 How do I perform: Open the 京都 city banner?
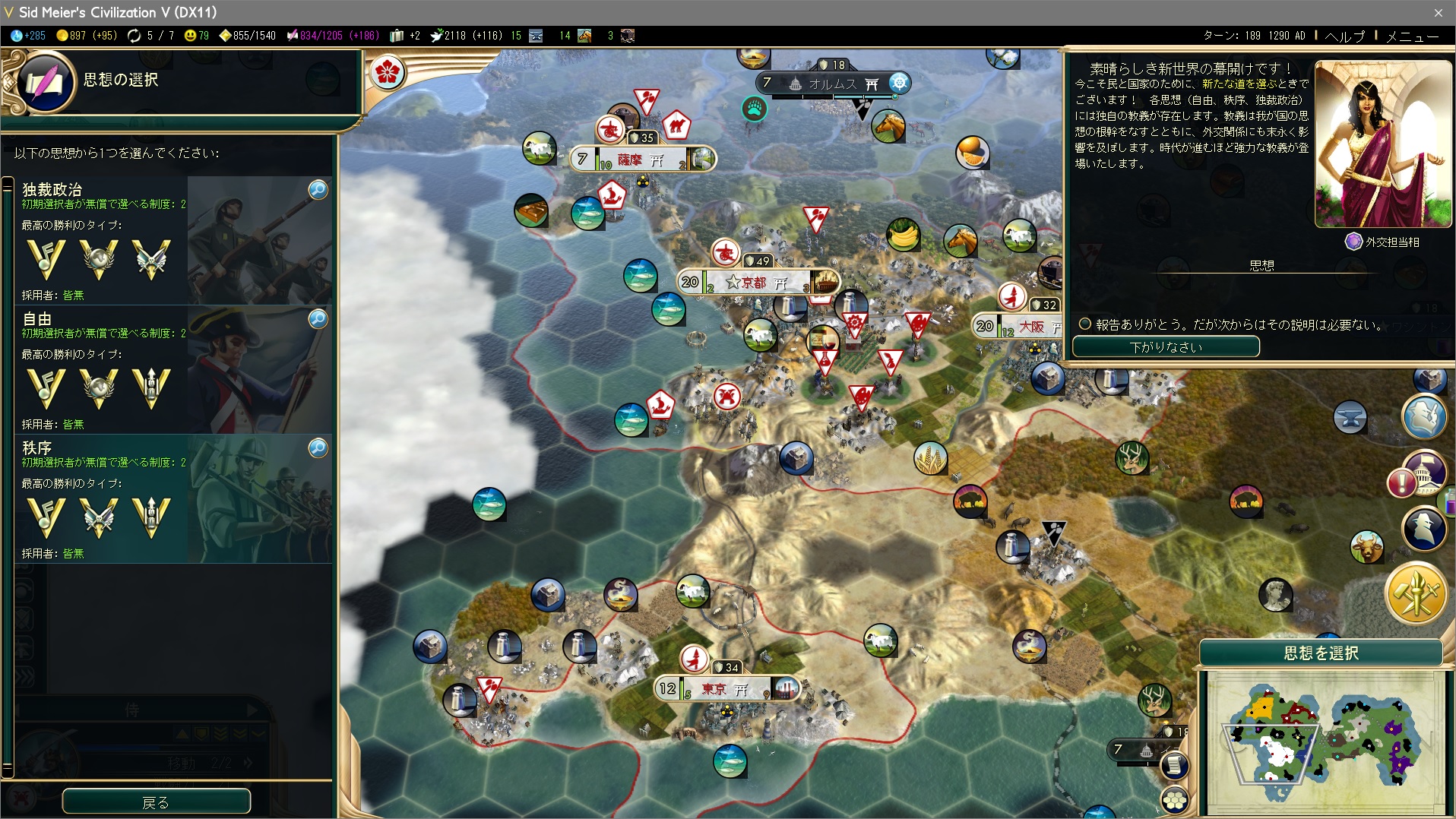pyautogui.click(x=756, y=283)
